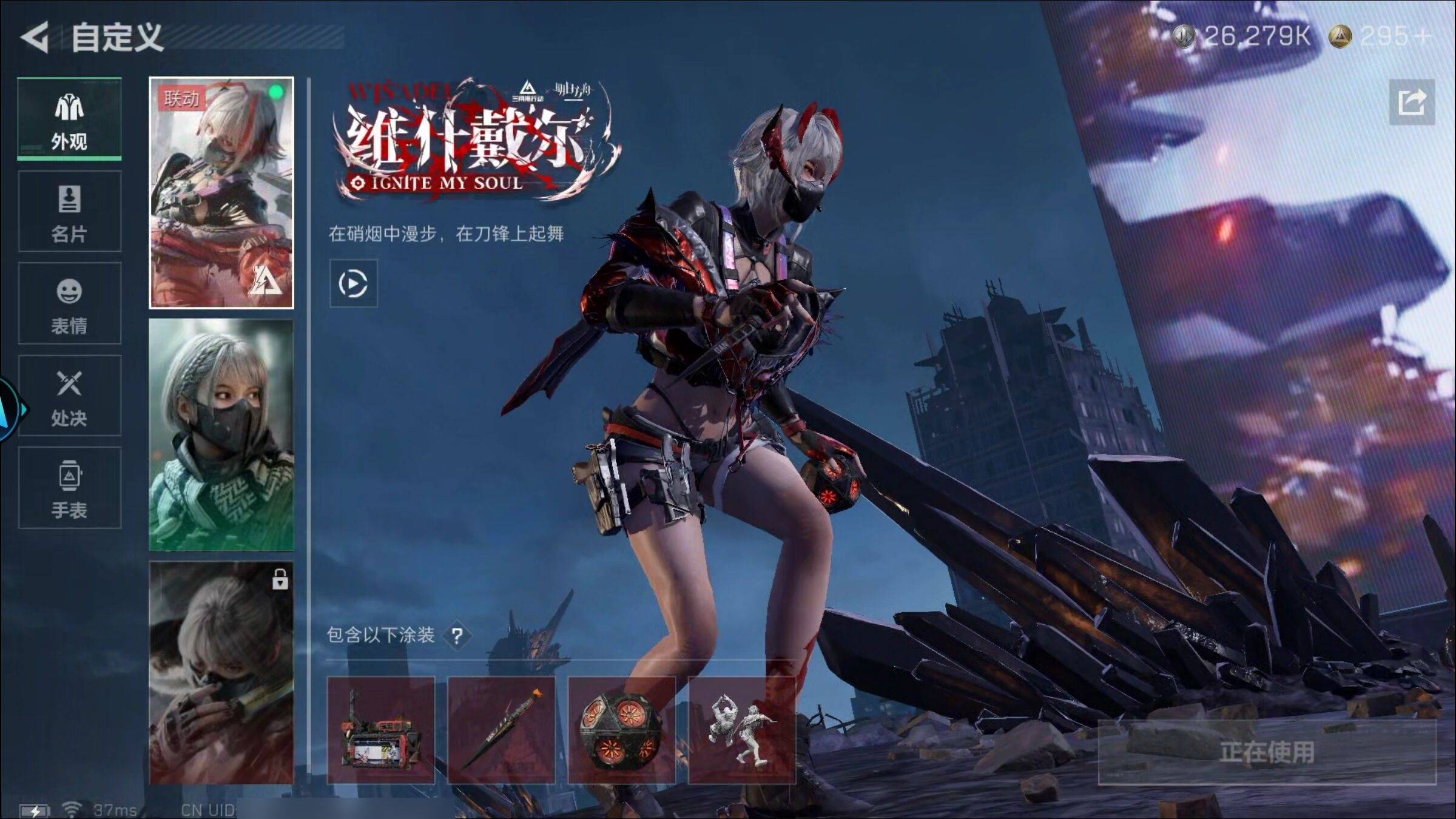Share this skin with the share icon

(x=1412, y=102)
